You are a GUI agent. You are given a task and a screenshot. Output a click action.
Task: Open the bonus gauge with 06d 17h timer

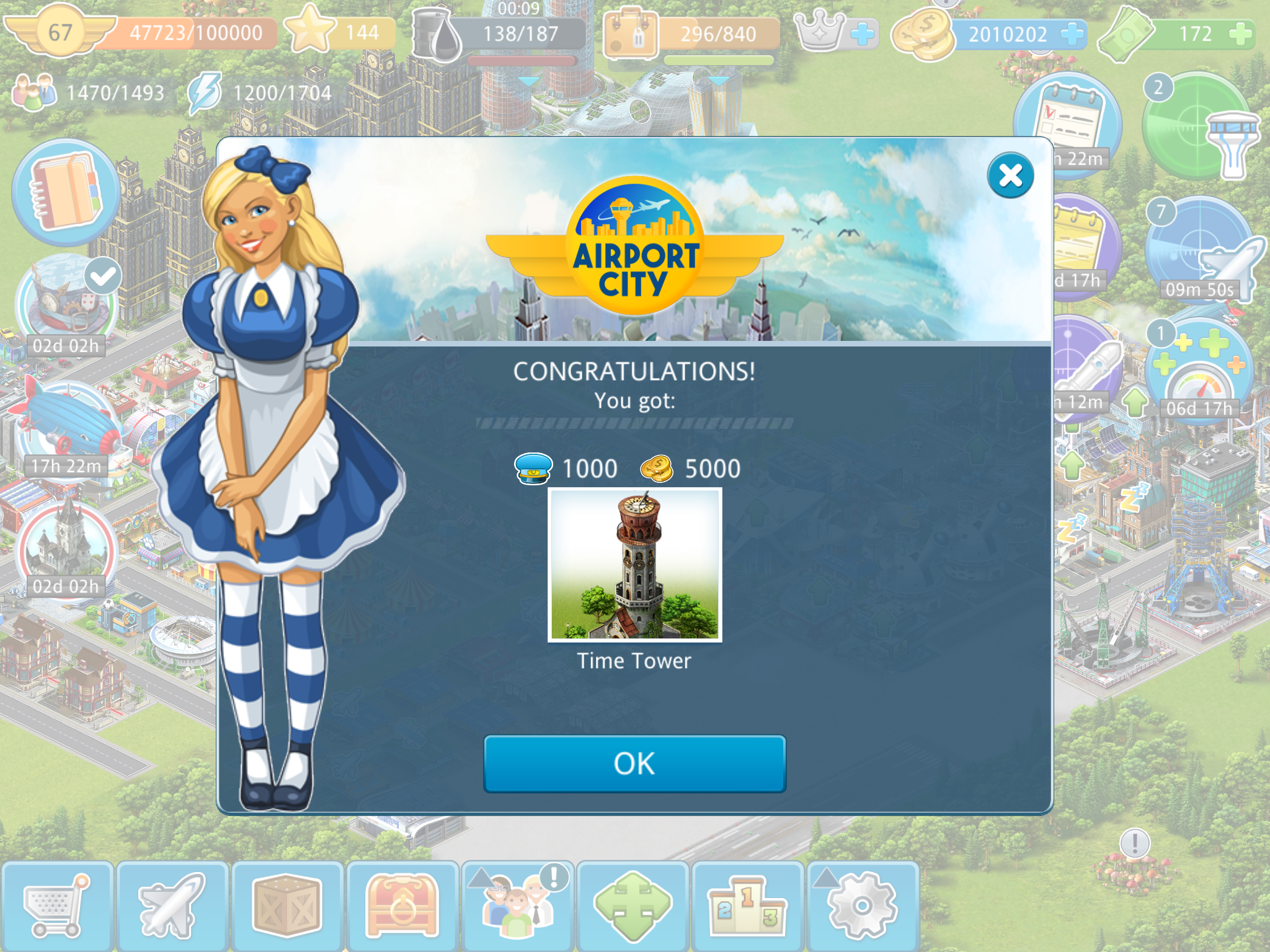pyautogui.click(x=1200, y=372)
